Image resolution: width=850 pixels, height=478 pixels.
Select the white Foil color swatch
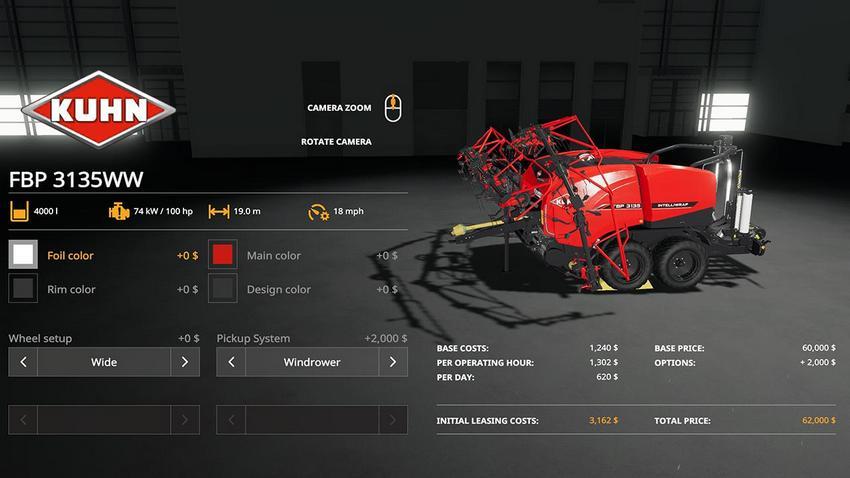point(23,255)
